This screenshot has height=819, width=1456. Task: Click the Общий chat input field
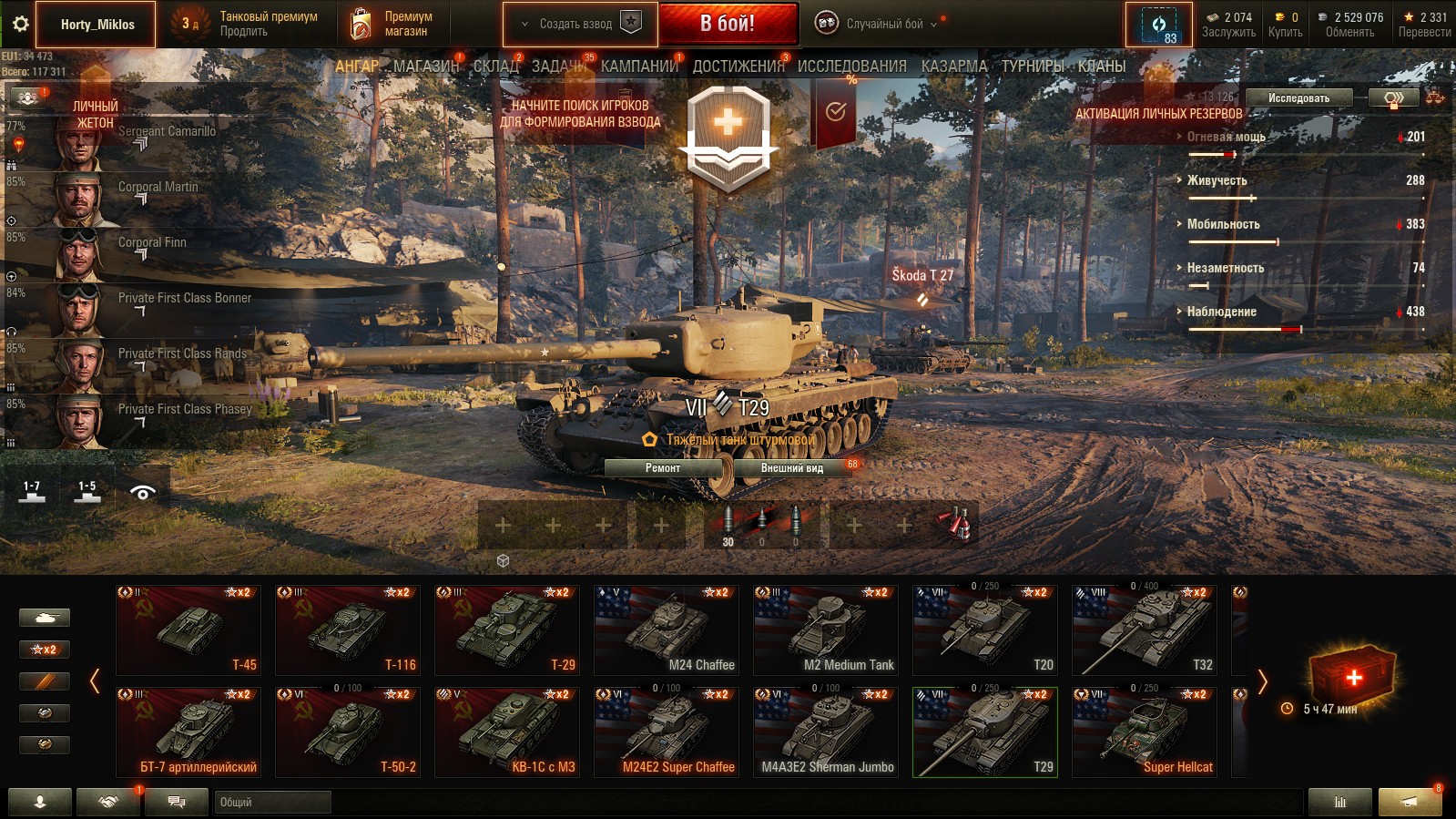coord(273,803)
